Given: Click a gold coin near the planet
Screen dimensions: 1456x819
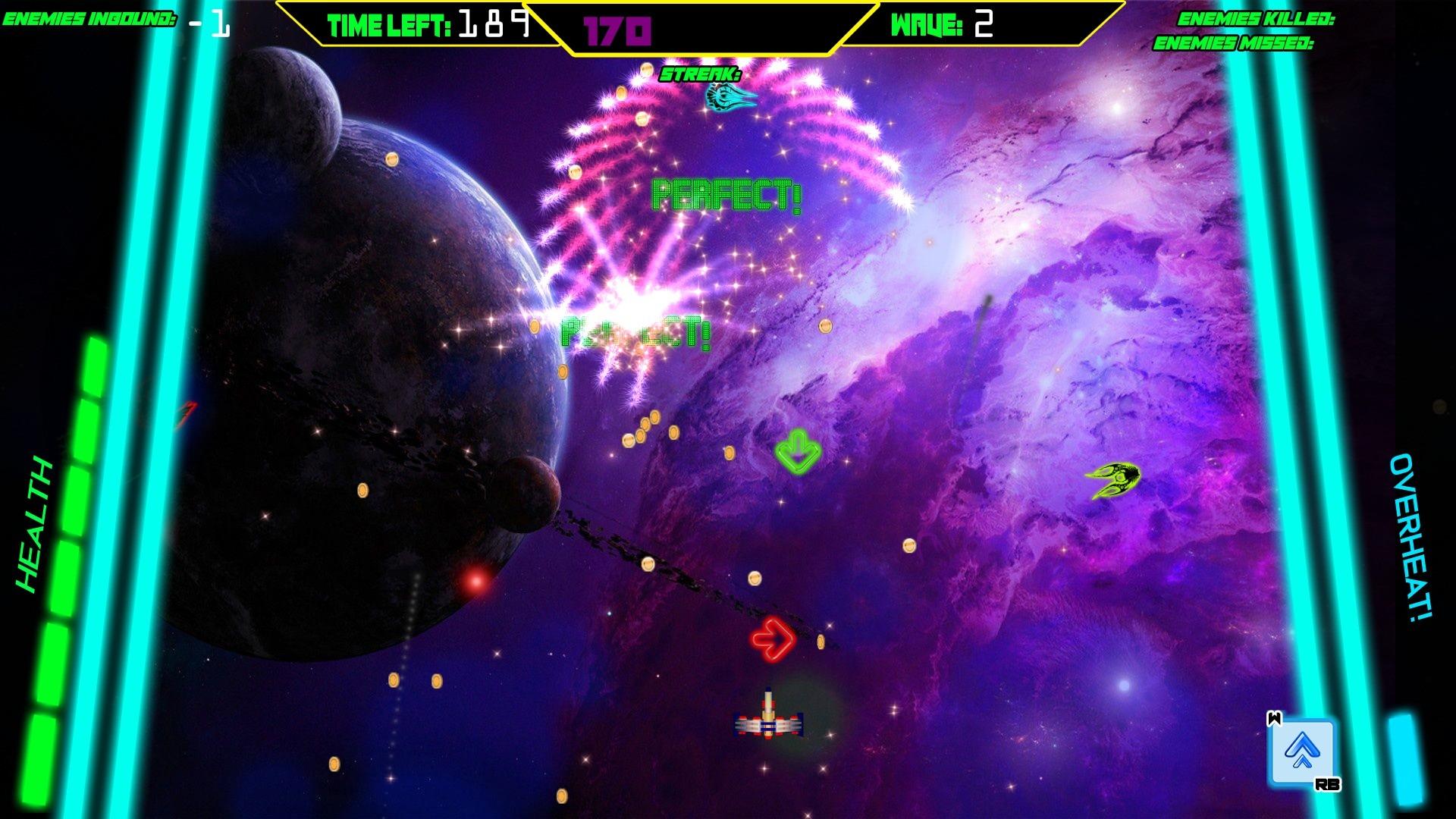Looking at the screenshot, I should coord(392,158).
